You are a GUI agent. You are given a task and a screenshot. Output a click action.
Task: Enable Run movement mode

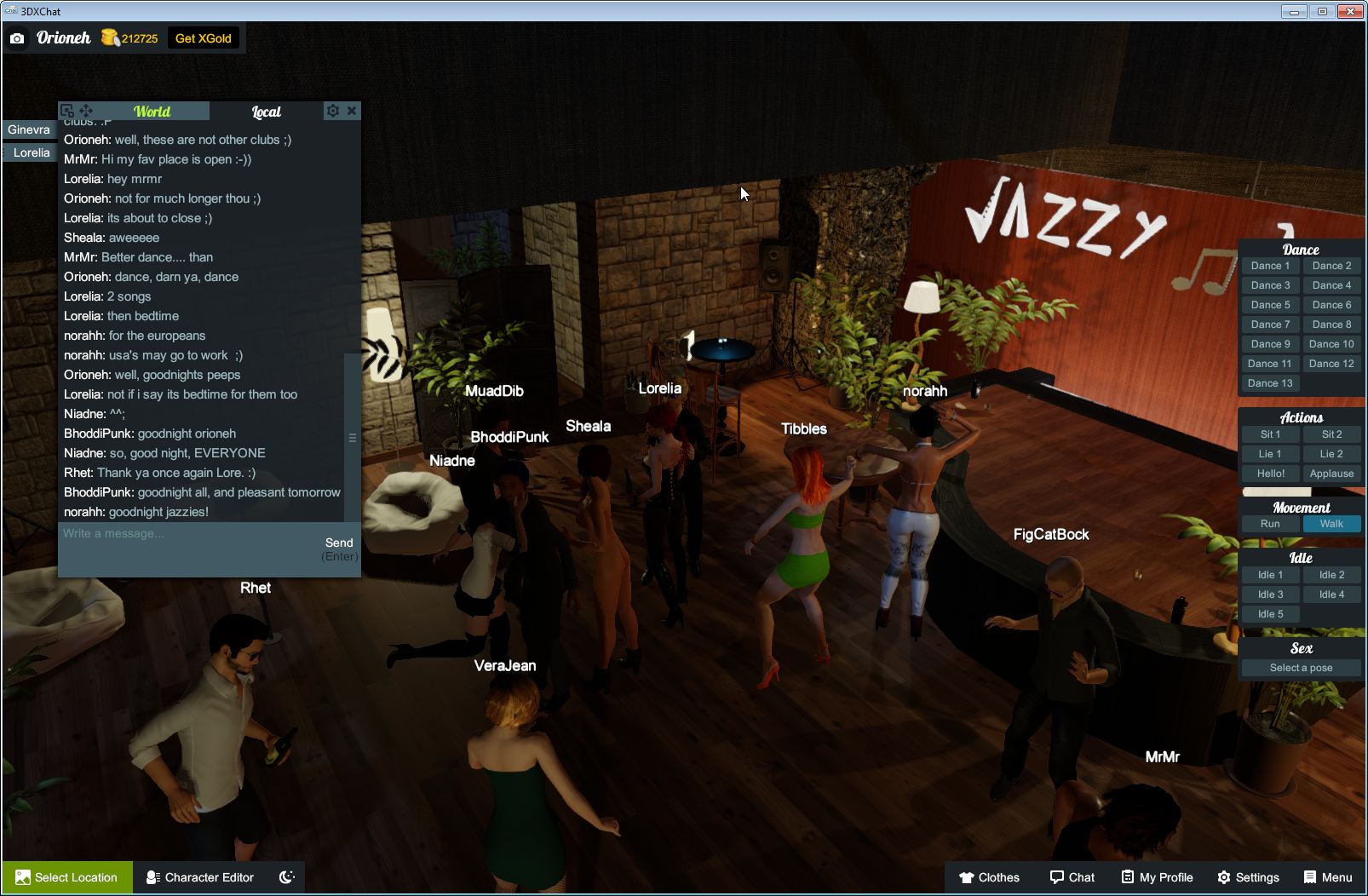pos(1270,524)
